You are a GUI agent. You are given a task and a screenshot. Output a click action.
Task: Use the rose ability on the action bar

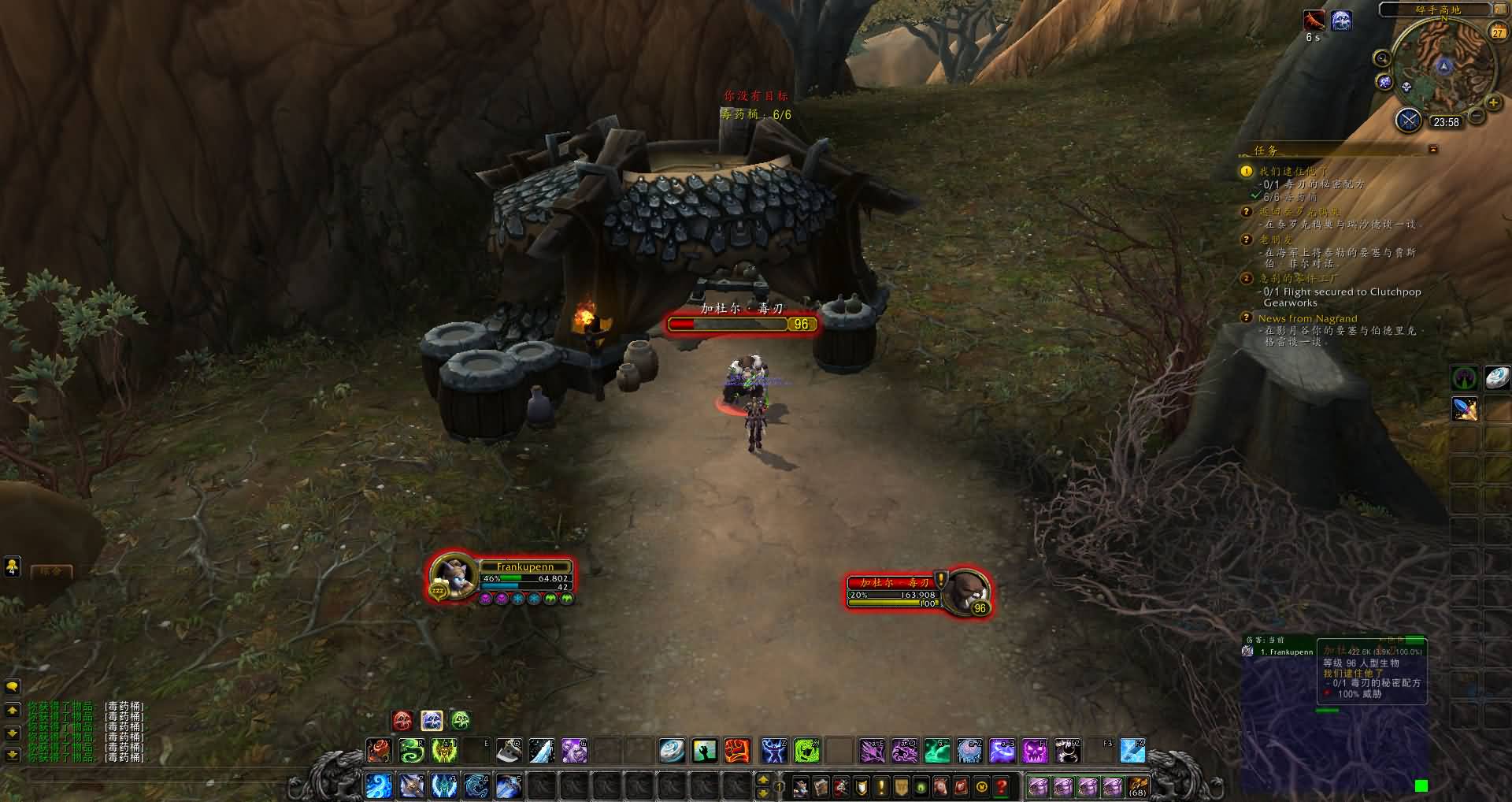(379, 751)
